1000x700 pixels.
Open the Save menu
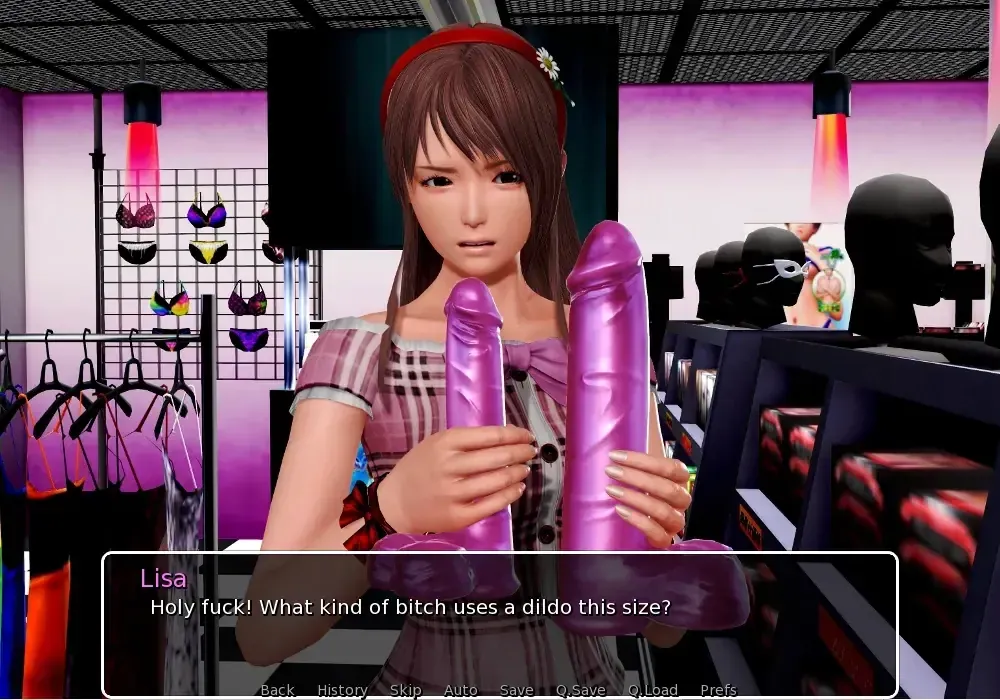pyautogui.click(x=516, y=690)
